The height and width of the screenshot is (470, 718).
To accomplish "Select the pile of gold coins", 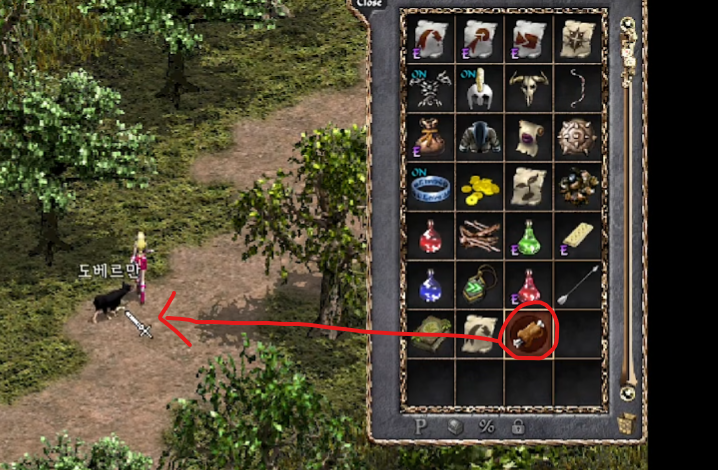I will pyautogui.click(x=480, y=186).
